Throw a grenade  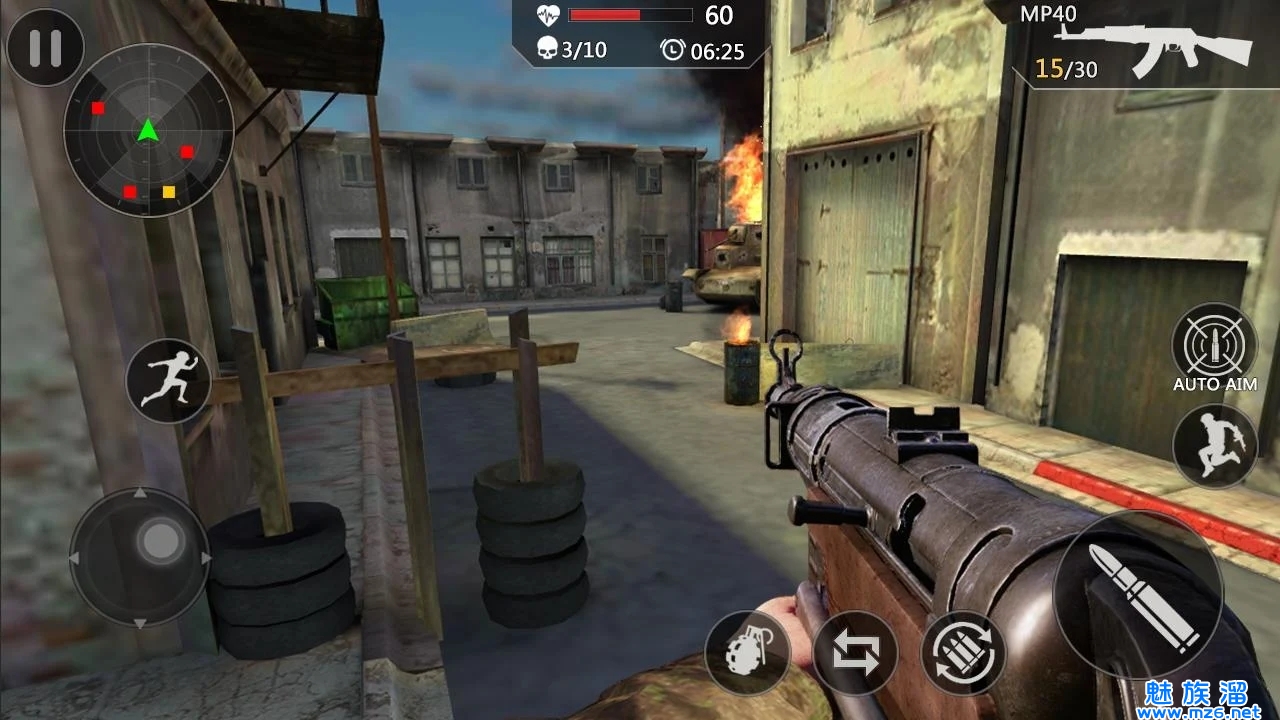coord(747,653)
